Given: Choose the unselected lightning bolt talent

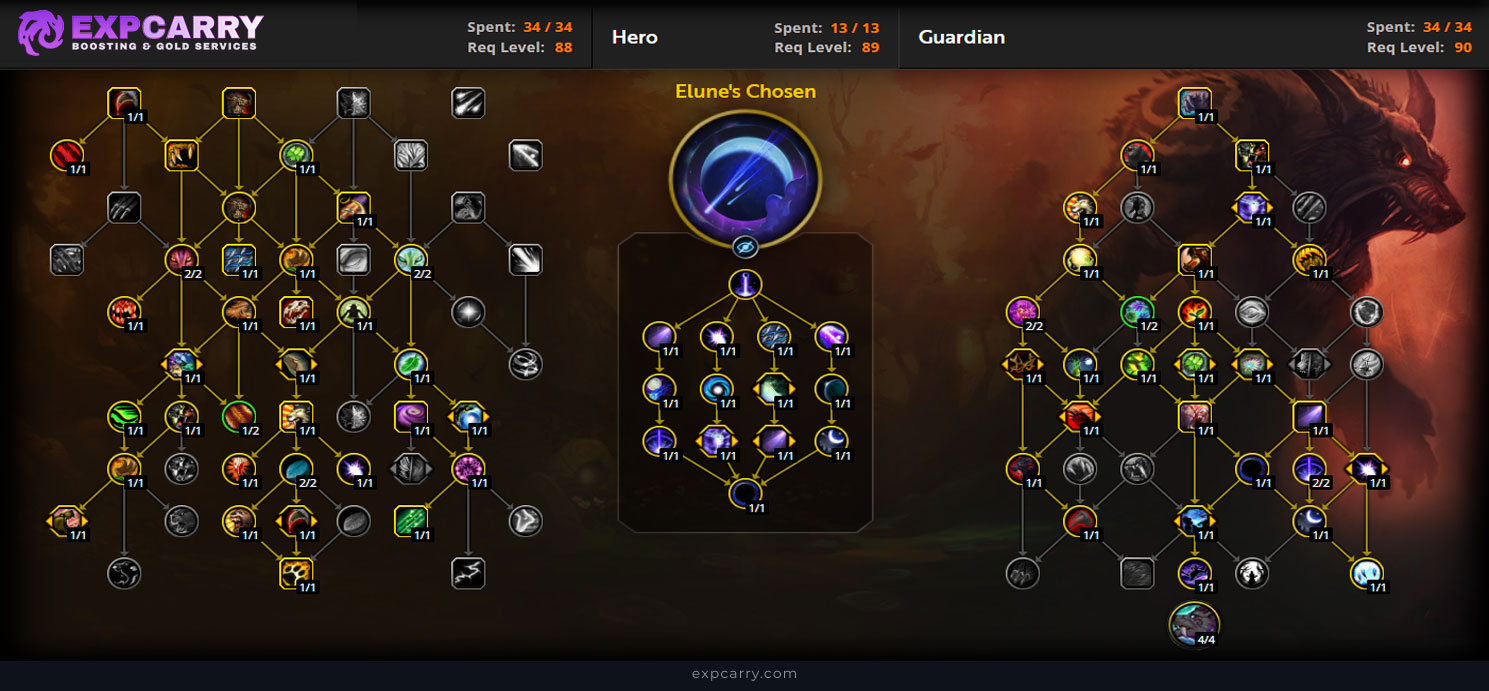Looking at the screenshot, I should click(x=468, y=572).
